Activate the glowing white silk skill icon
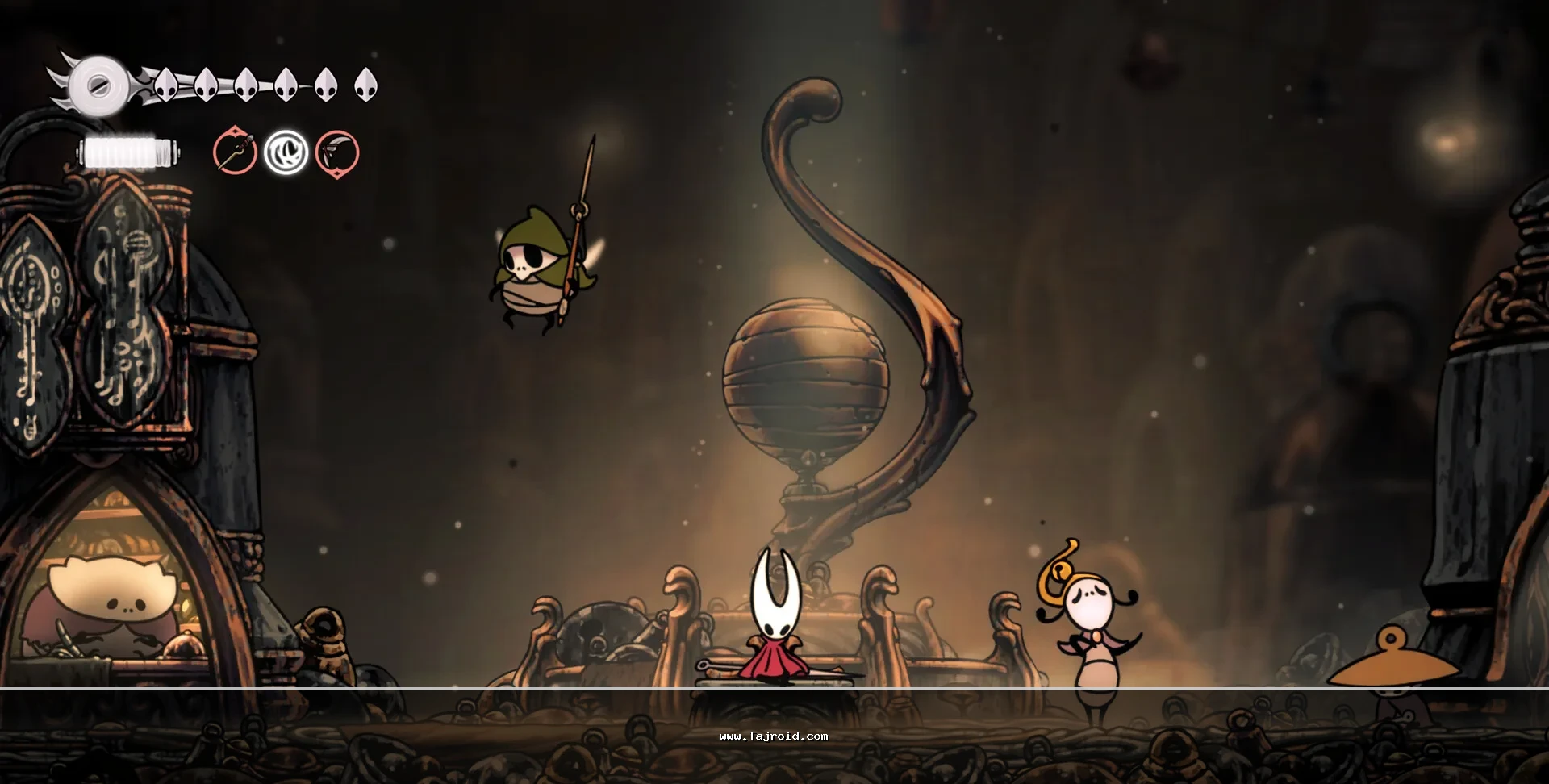The image size is (1549, 784). 286,152
